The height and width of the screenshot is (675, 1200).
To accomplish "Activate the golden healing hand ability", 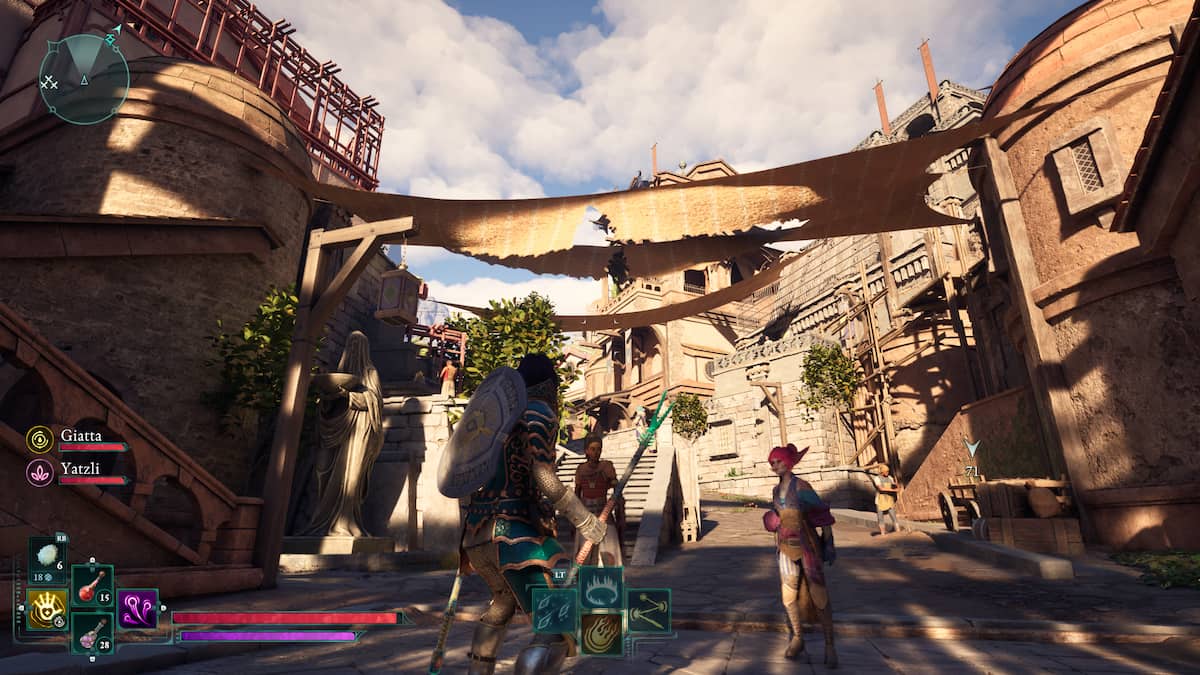I will [x=47, y=609].
